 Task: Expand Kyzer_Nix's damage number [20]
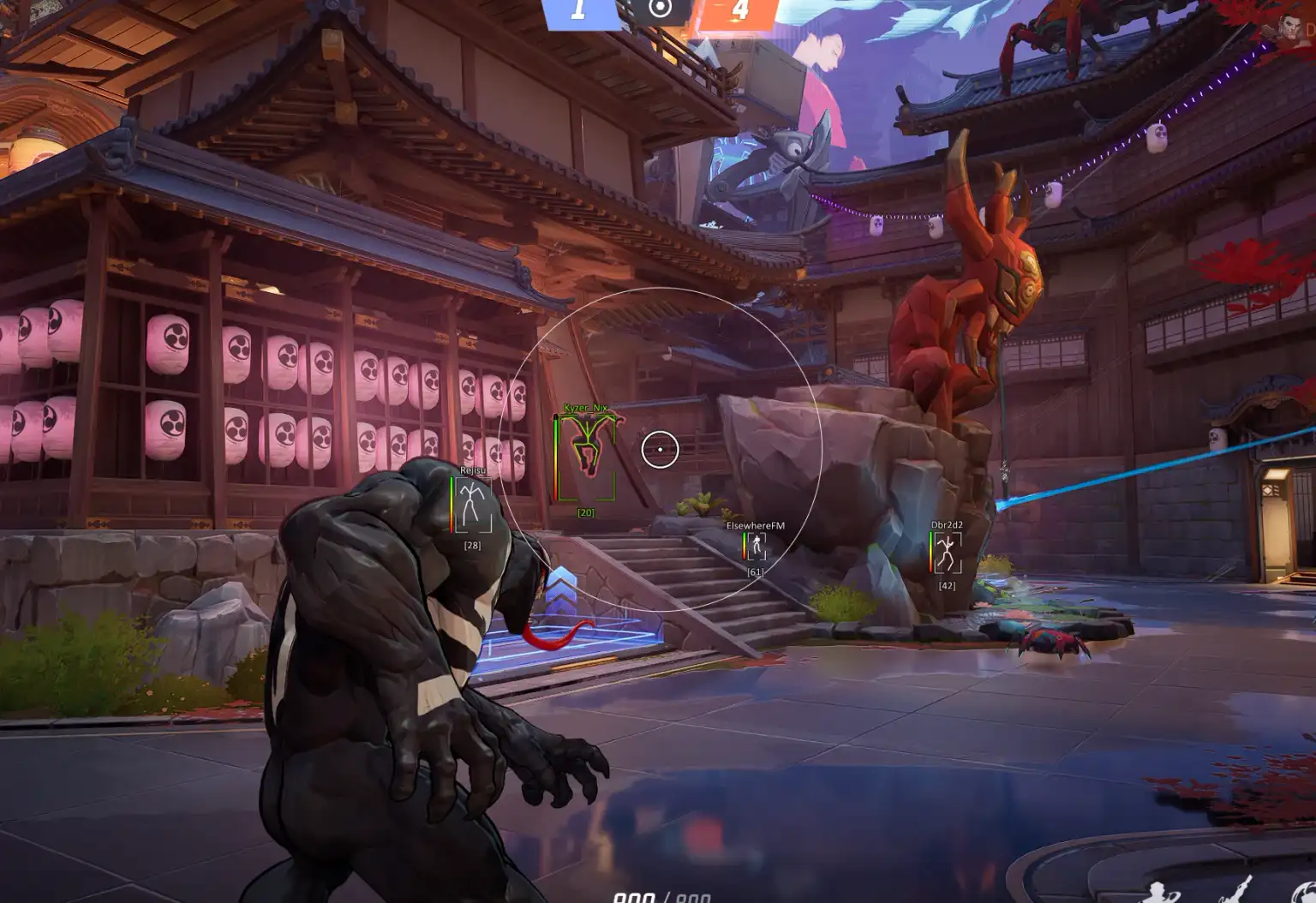point(585,511)
